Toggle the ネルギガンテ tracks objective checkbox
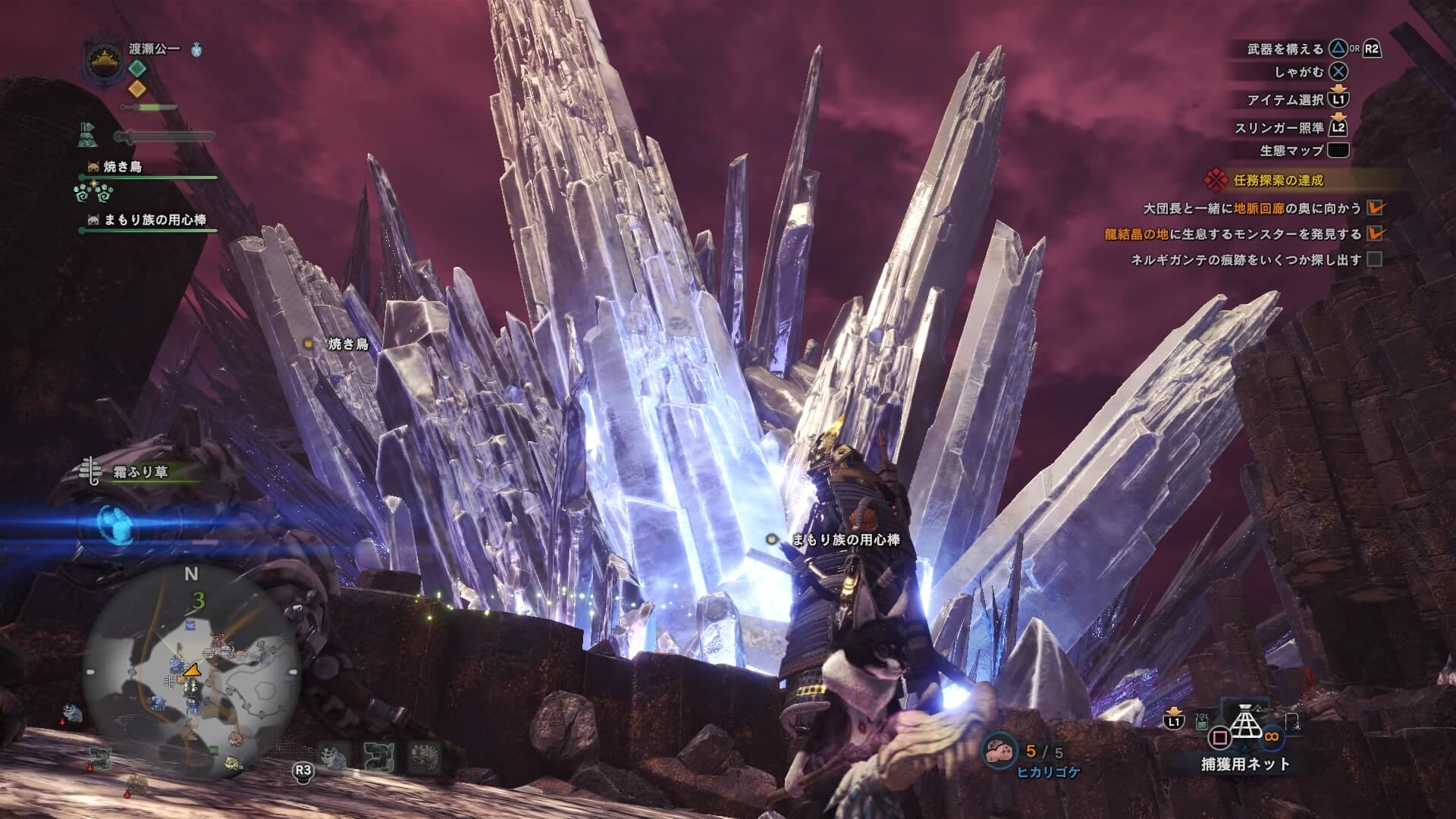 1374,259
